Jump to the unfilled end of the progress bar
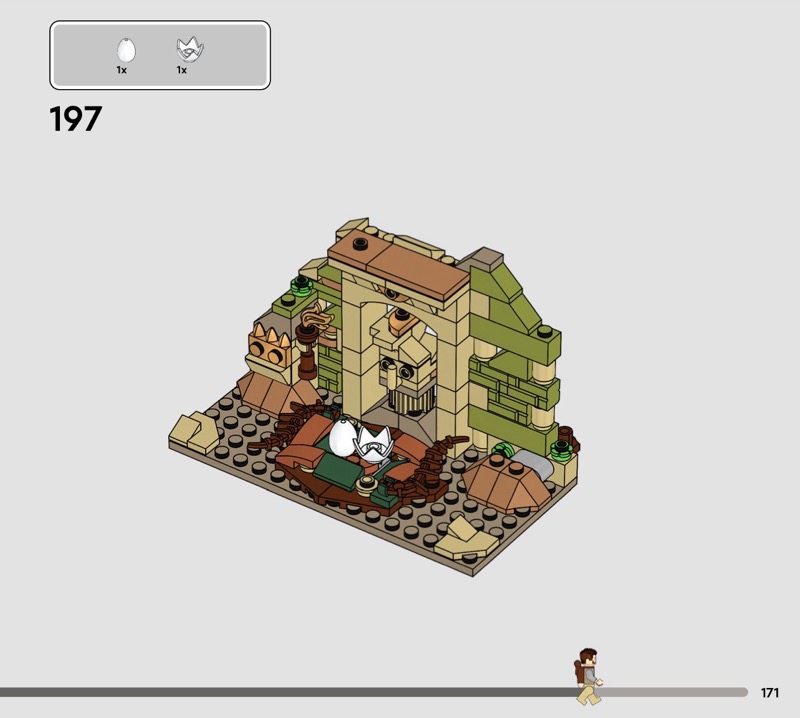Viewport: 800px width, 718px height. coord(740,692)
